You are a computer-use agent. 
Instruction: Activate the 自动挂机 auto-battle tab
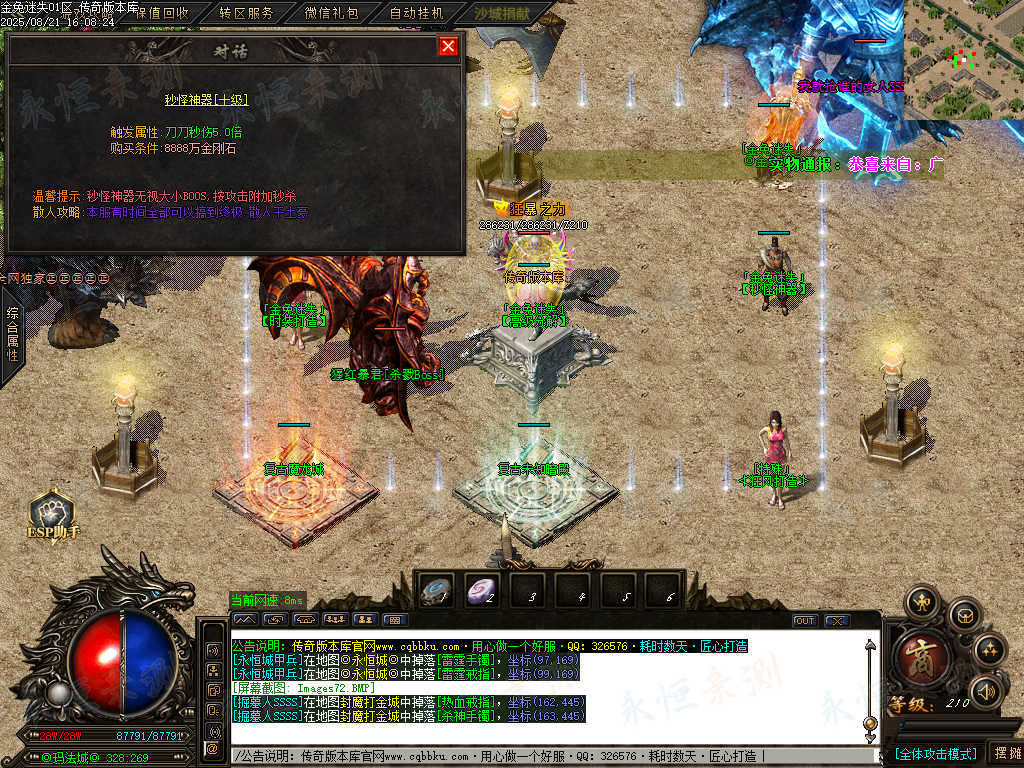[x=416, y=14]
